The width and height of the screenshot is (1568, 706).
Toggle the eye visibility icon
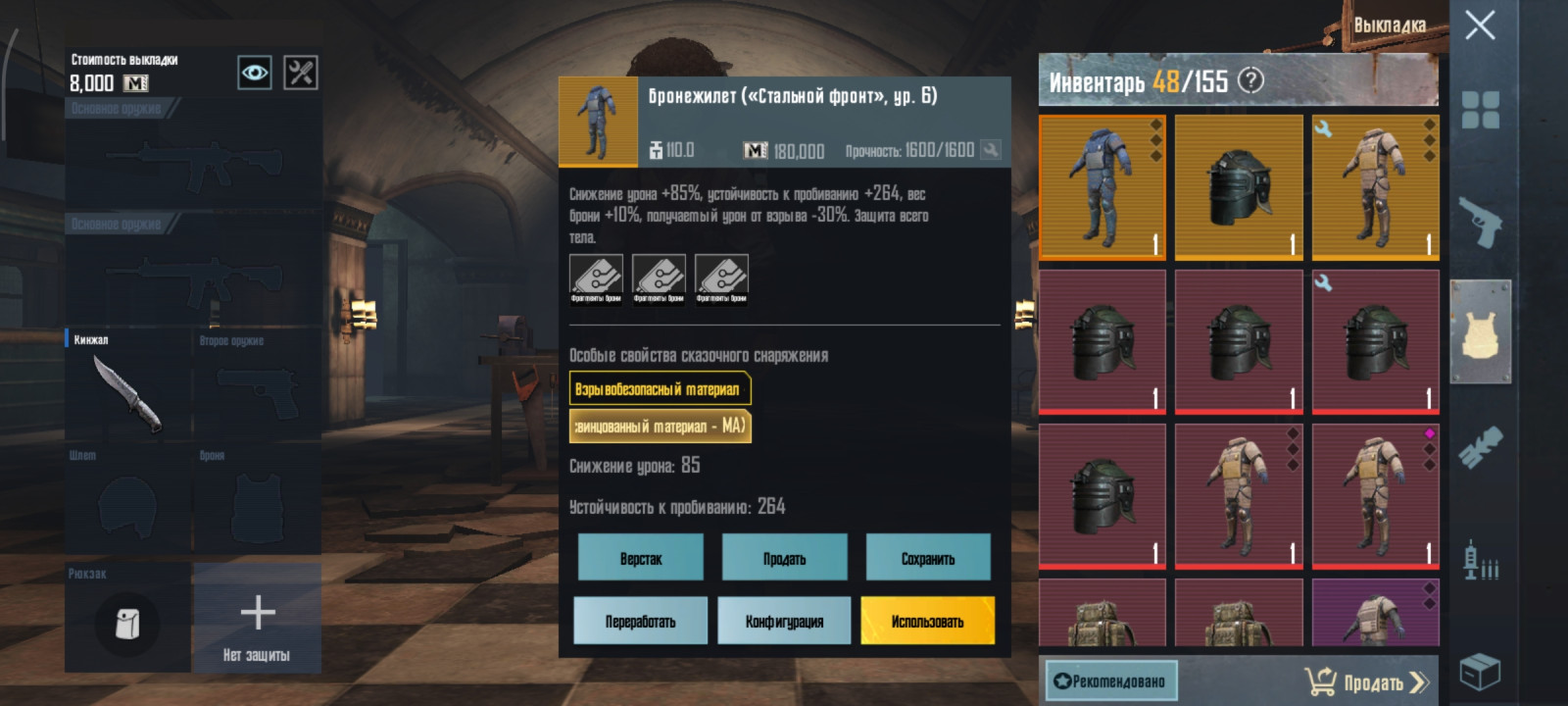point(255,73)
